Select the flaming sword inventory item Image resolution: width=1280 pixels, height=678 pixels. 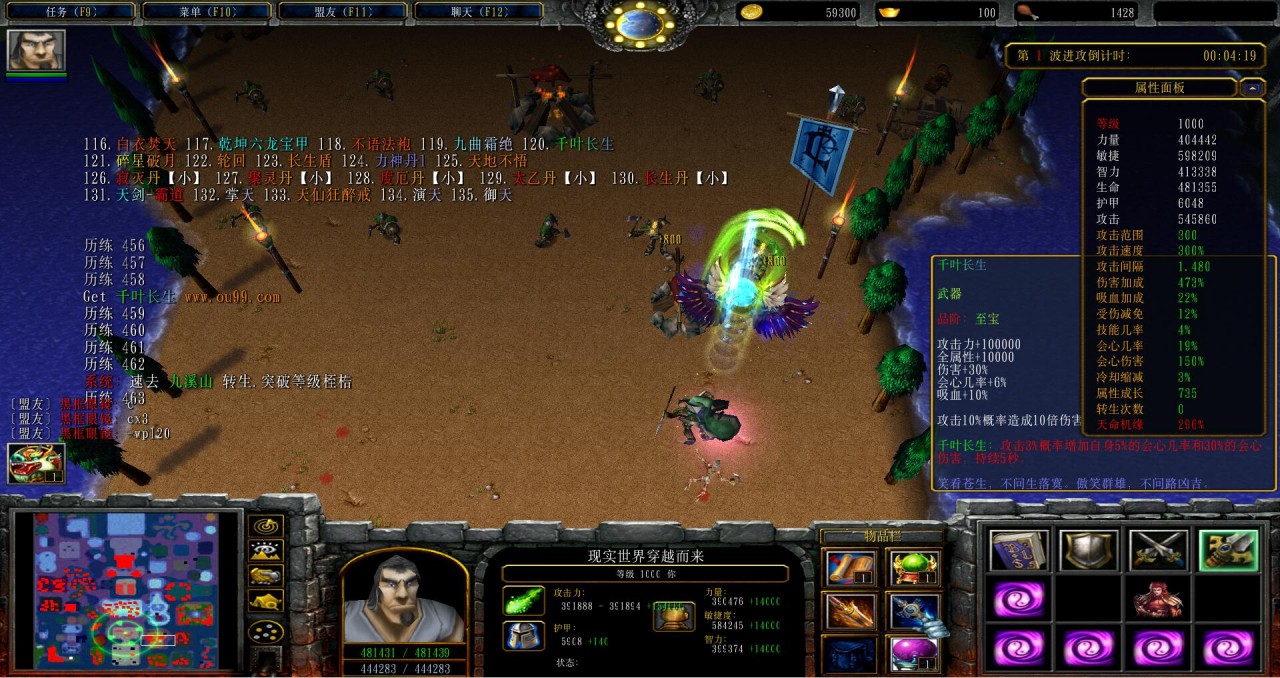(851, 611)
